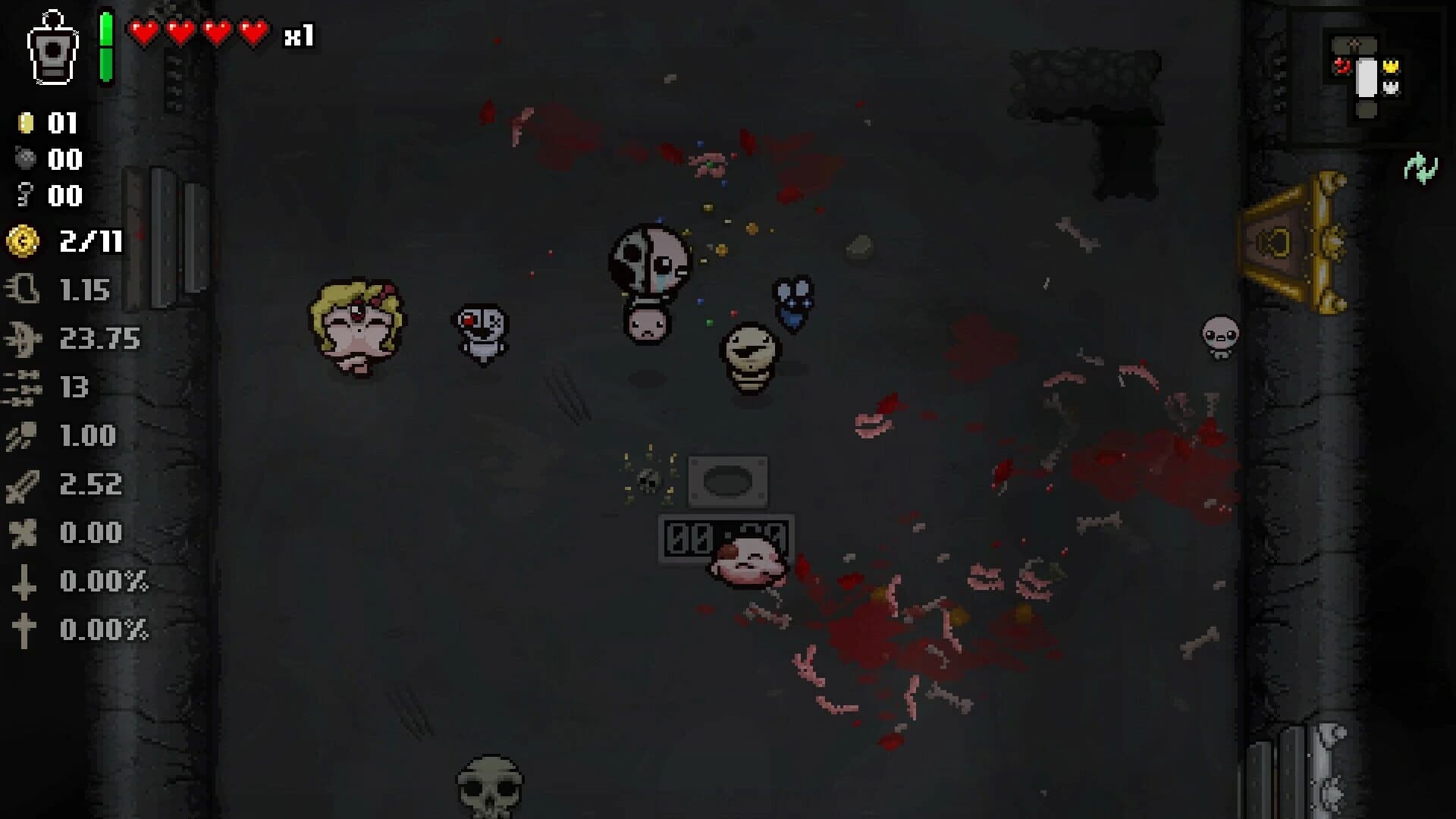Click the green swirl pickup below the minimap
This screenshot has height=819, width=1456.
1421,168
